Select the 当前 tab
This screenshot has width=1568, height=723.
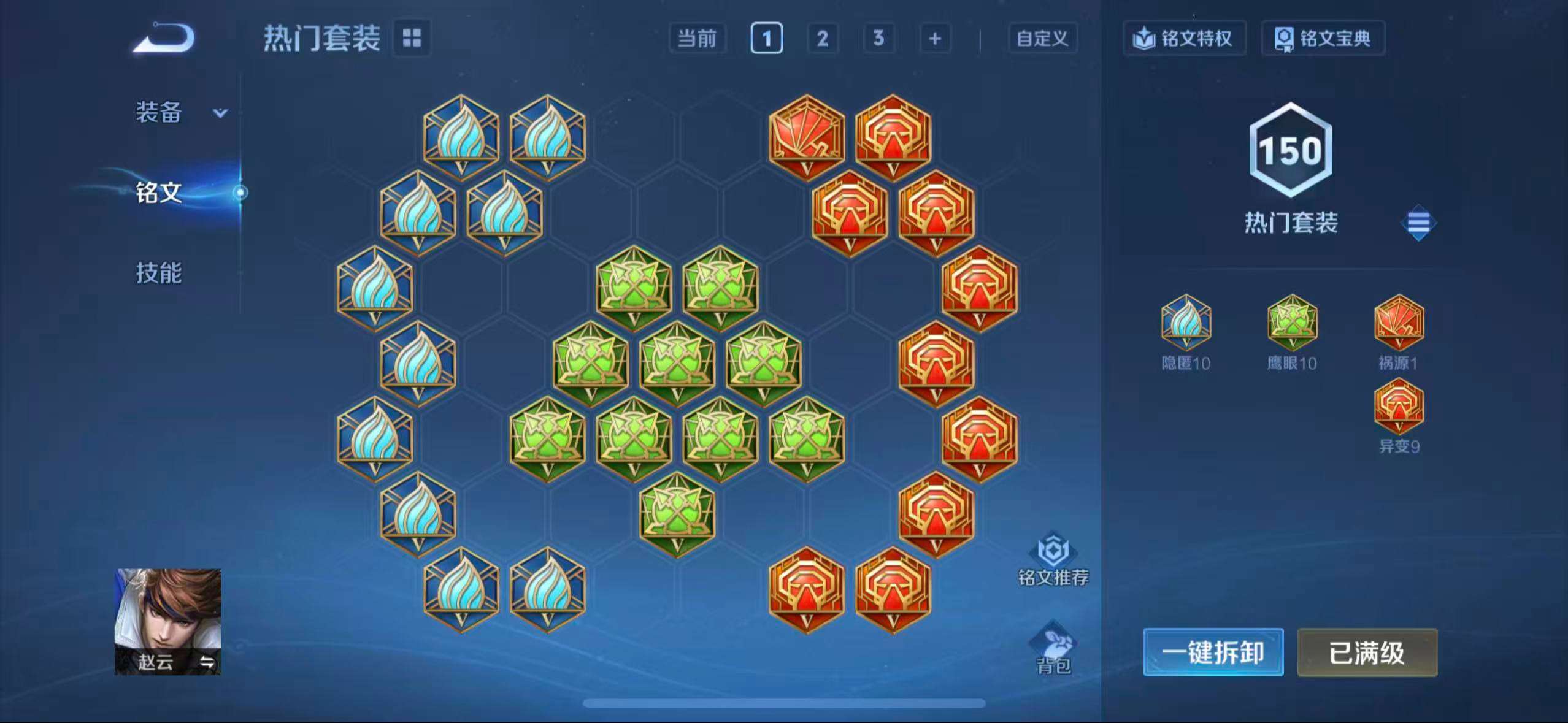click(698, 38)
